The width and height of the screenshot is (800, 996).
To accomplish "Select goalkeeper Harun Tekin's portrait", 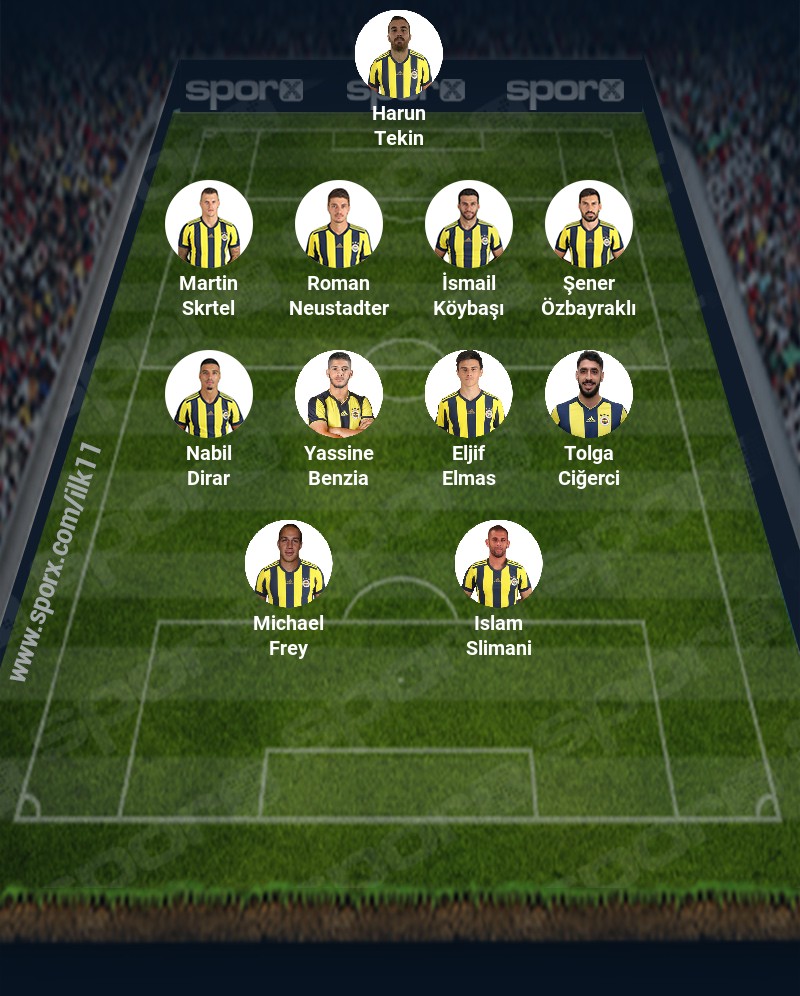I will [399, 54].
